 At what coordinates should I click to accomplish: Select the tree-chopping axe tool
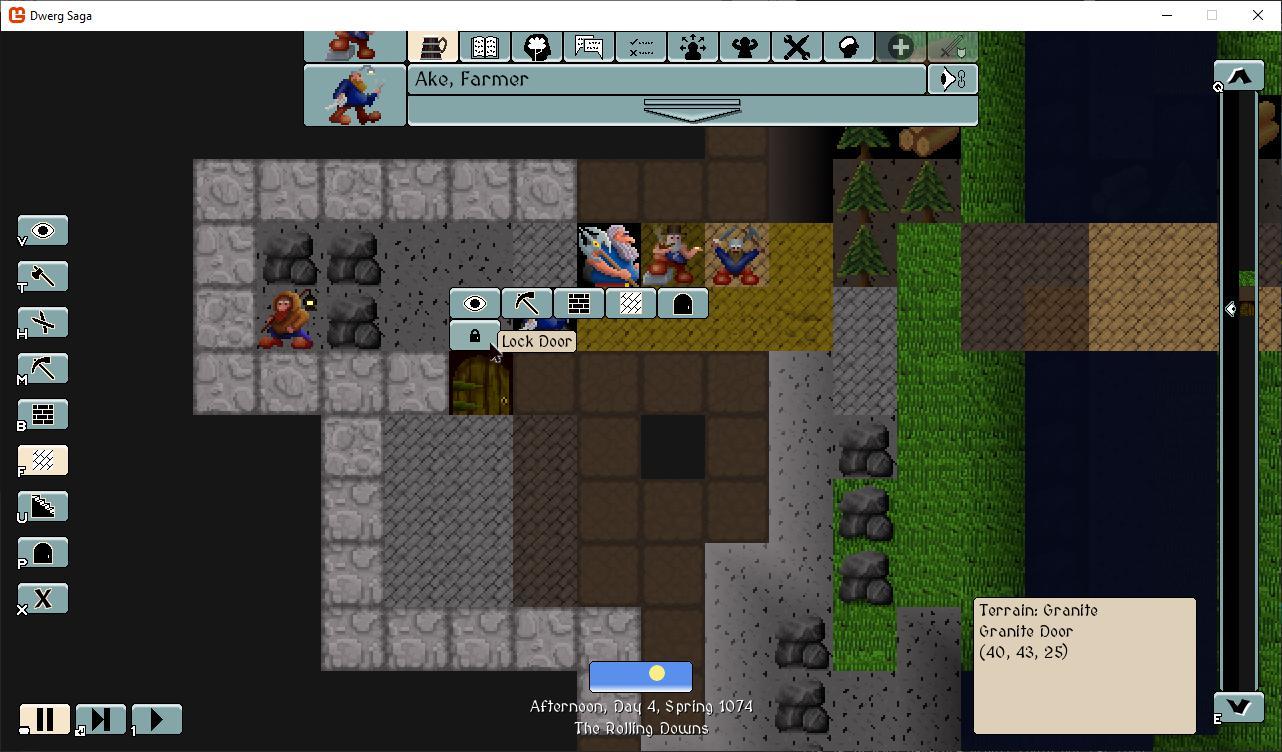click(43, 276)
